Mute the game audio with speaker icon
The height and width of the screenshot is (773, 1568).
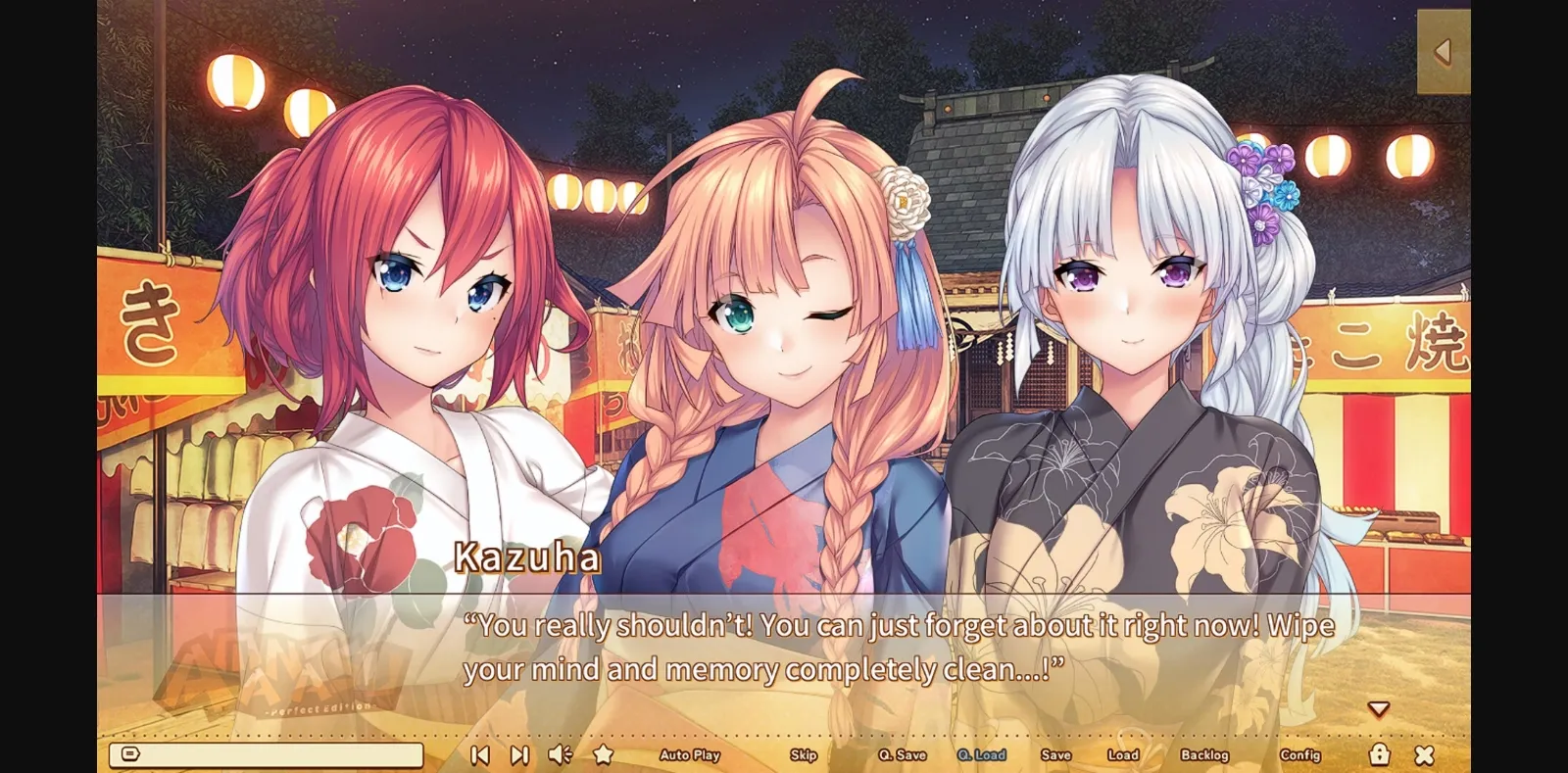[559, 754]
